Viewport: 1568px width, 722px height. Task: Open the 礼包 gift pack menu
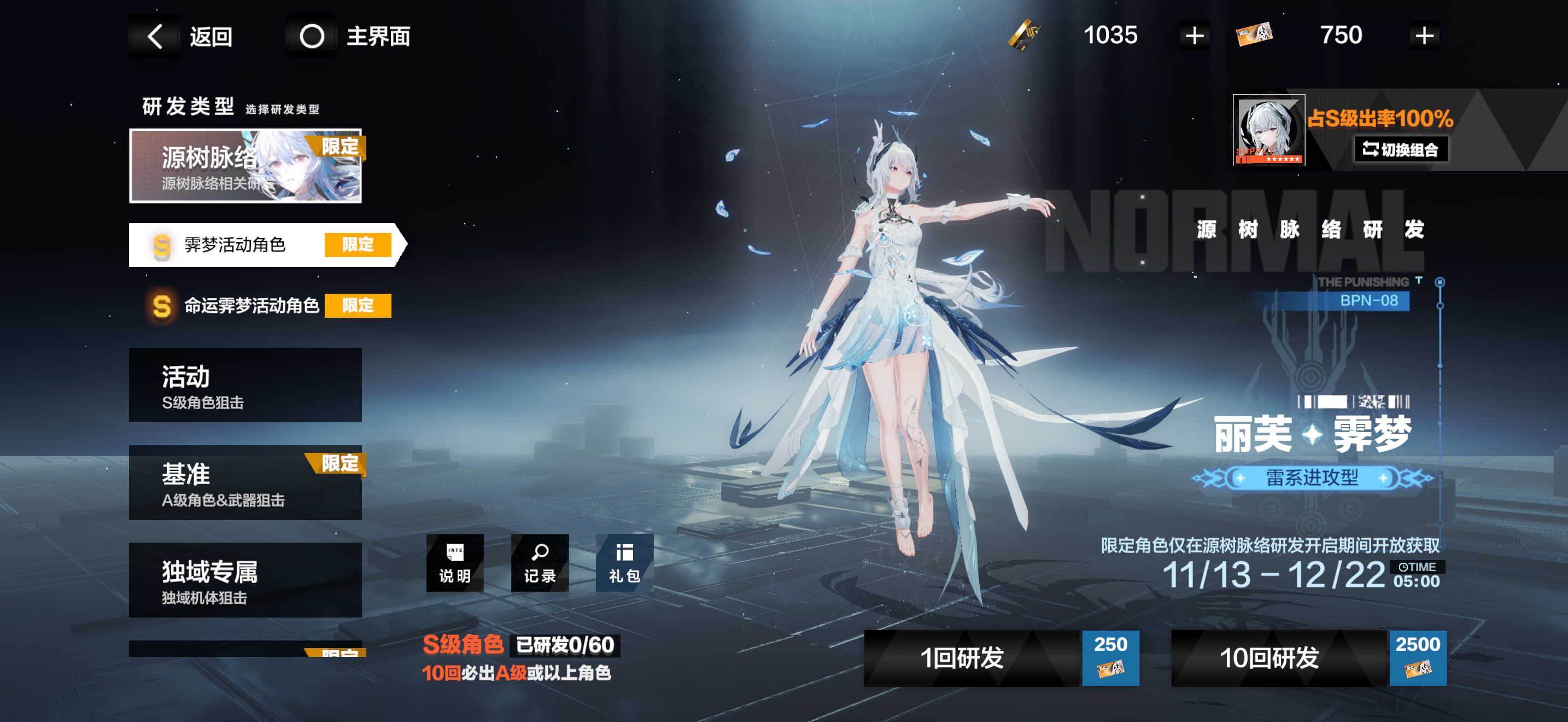click(624, 563)
